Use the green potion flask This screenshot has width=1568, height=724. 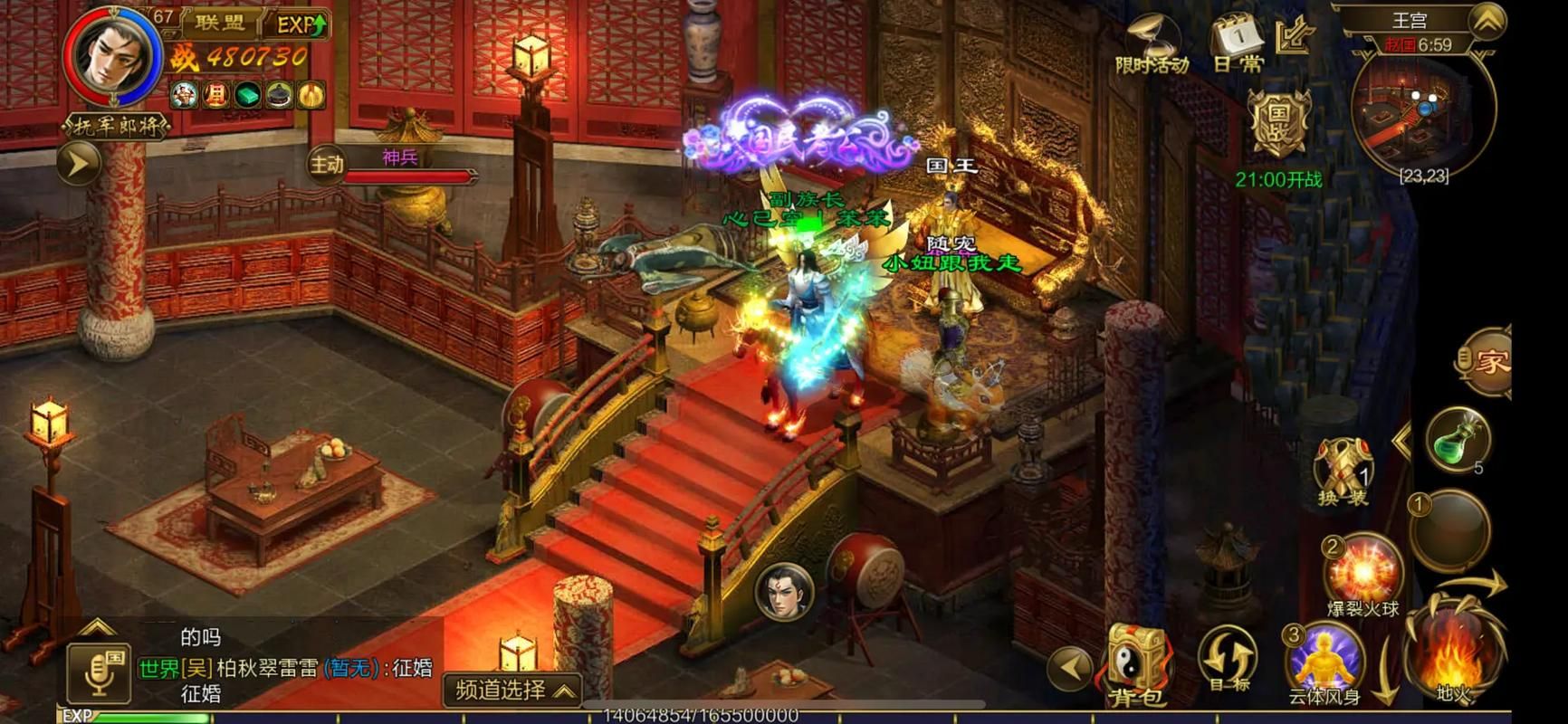[x=1456, y=440]
